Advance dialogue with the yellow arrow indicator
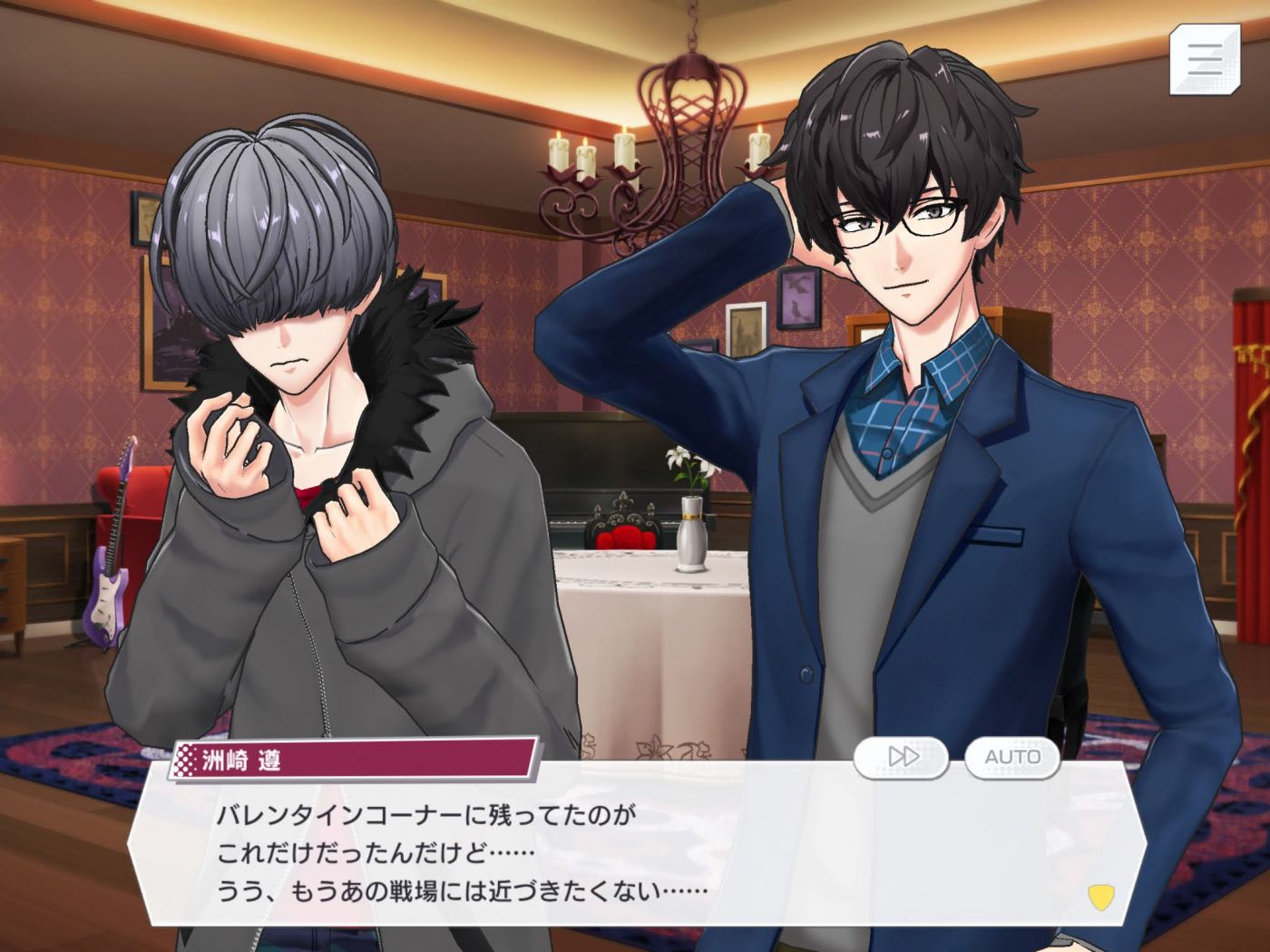Viewport: 1270px width, 952px height. pos(1100,897)
